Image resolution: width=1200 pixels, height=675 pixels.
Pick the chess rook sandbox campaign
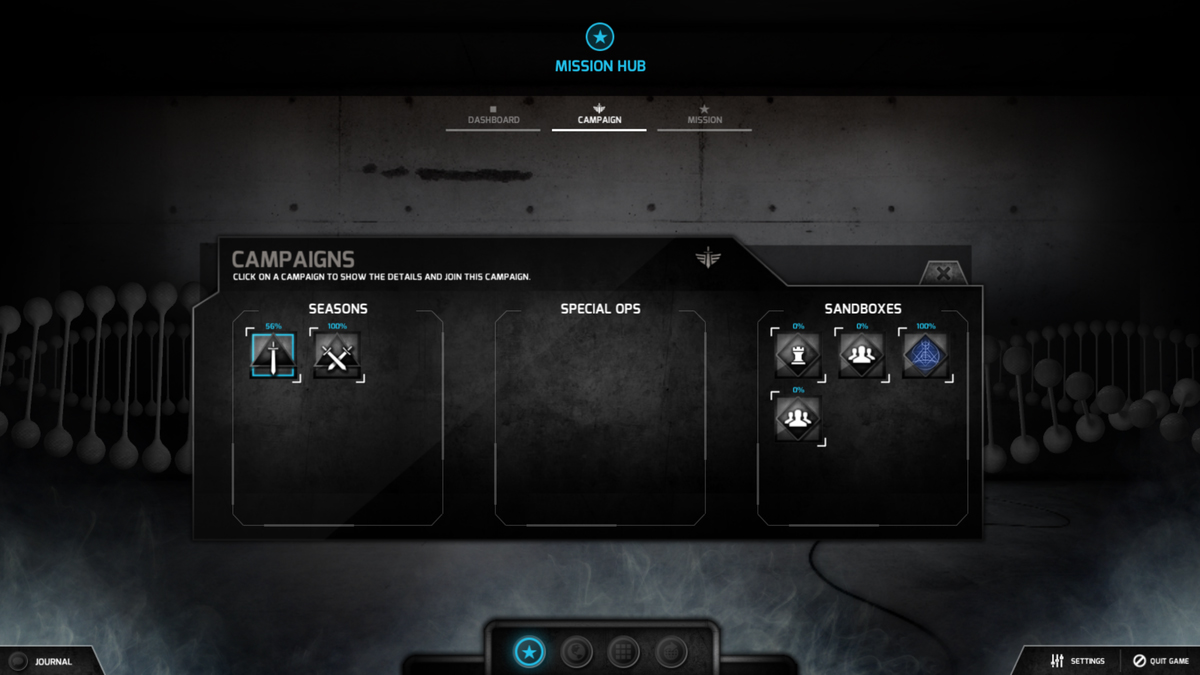797,355
